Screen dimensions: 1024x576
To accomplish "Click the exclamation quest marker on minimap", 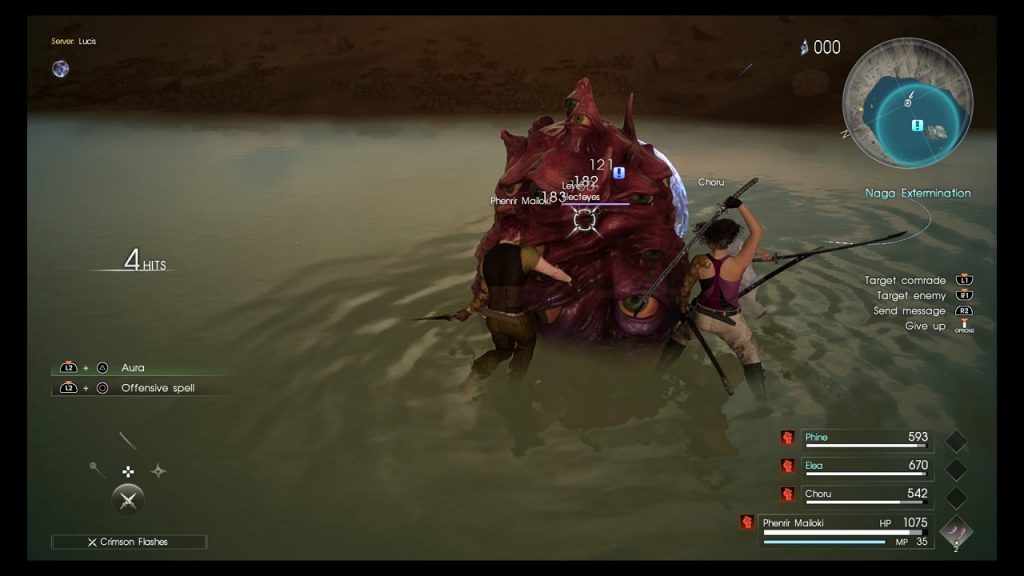I will point(916,125).
